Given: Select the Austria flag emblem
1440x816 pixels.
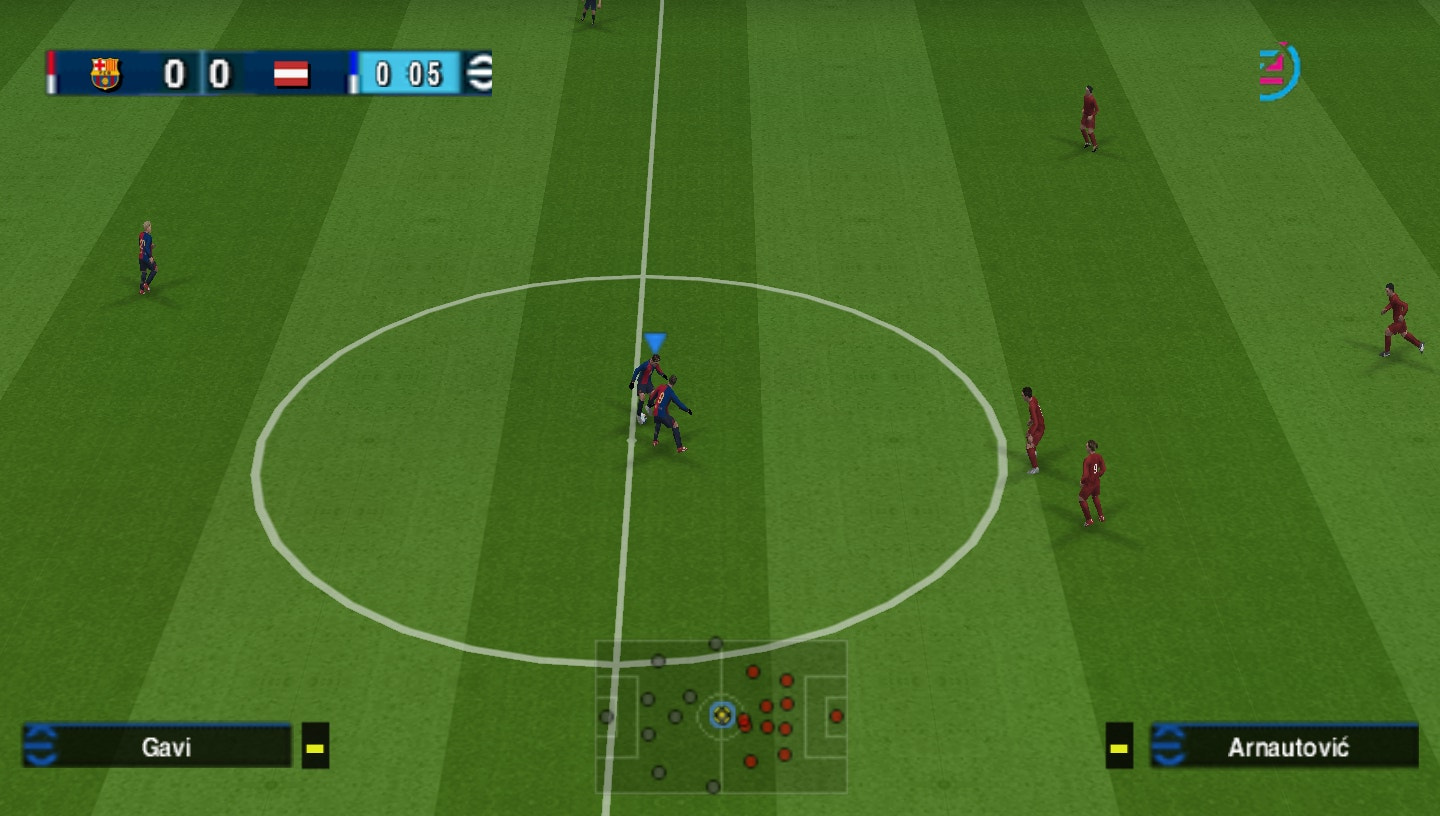Looking at the screenshot, I should (291, 74).
